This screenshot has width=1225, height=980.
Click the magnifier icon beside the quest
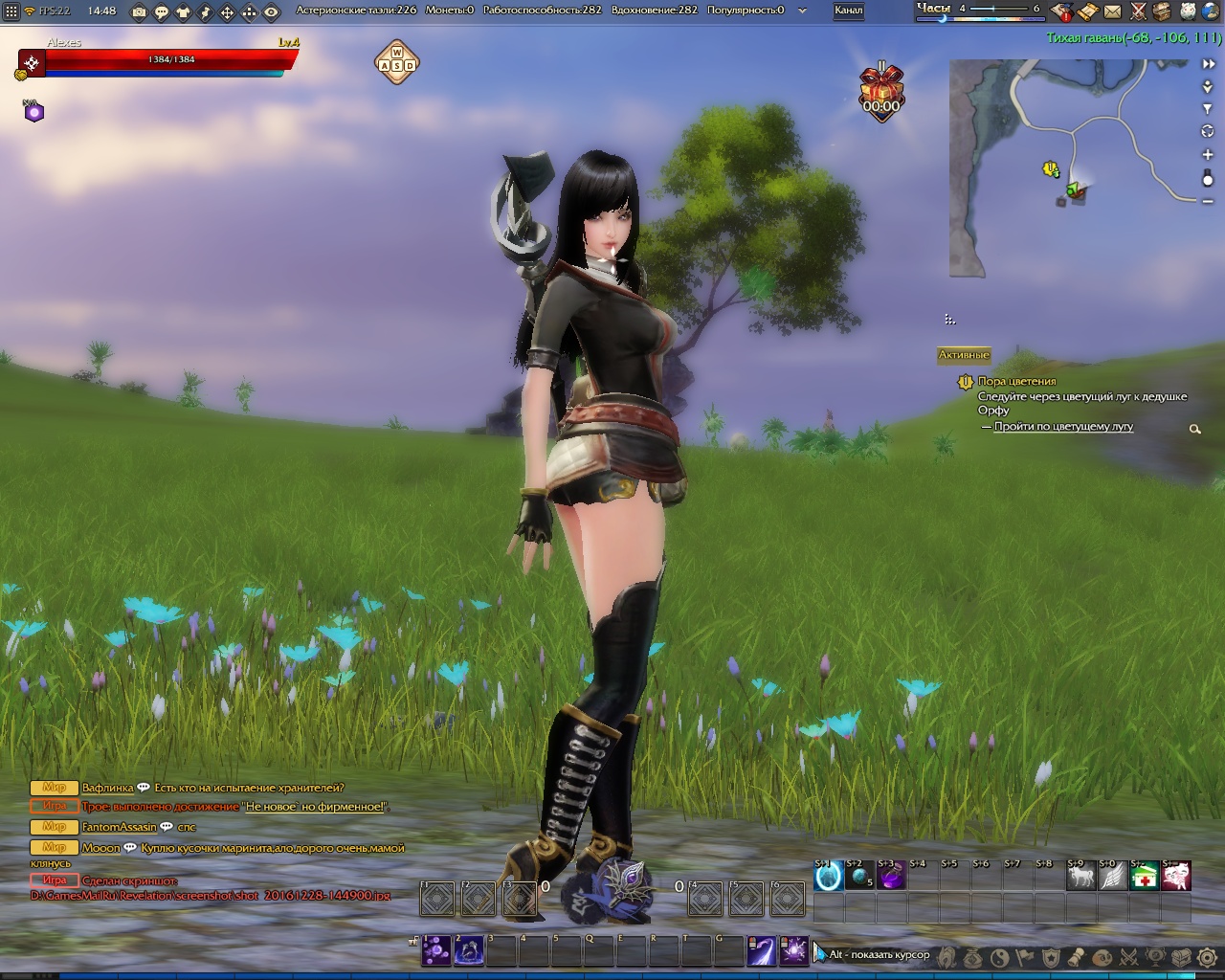(x=1194, y=430)
